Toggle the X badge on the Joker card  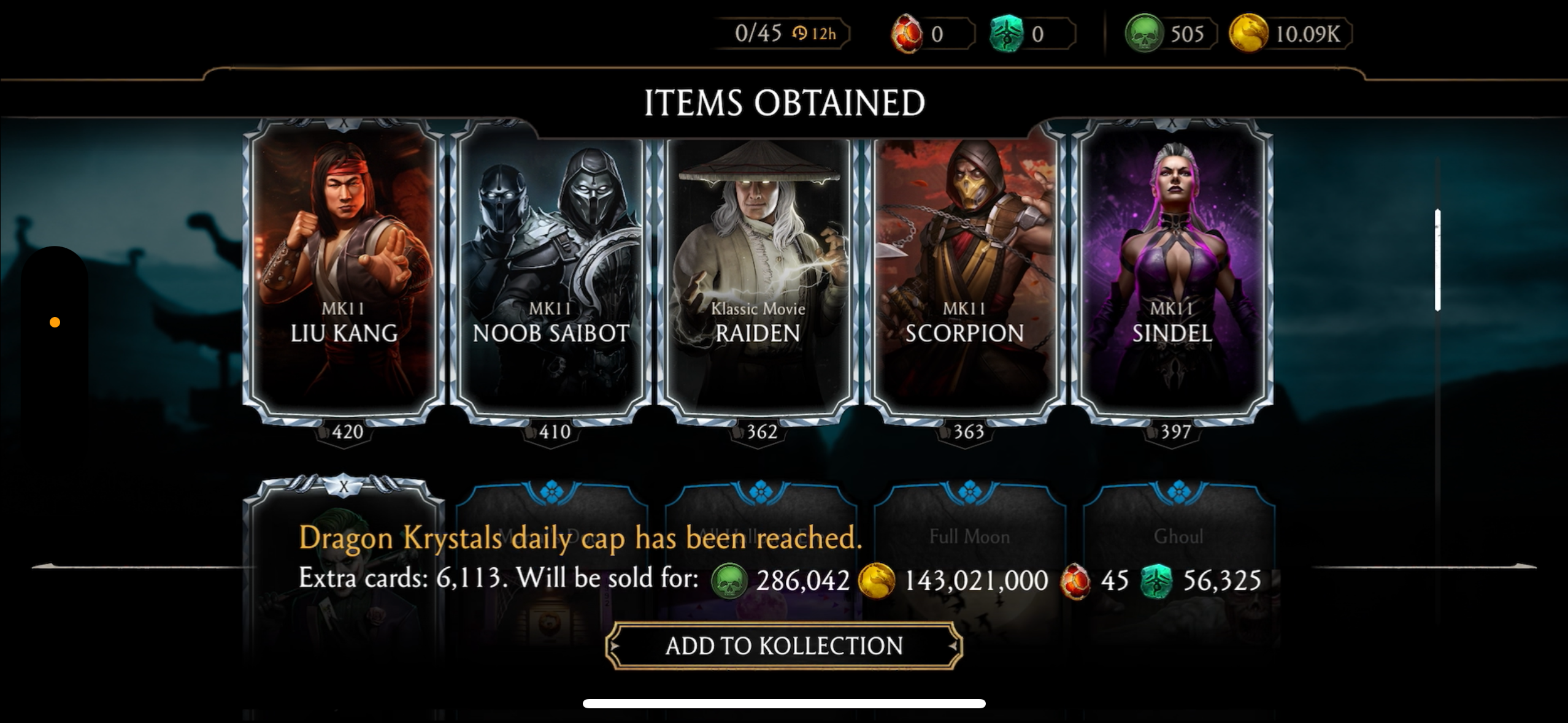pyautogui.click(x=344, y=484)
